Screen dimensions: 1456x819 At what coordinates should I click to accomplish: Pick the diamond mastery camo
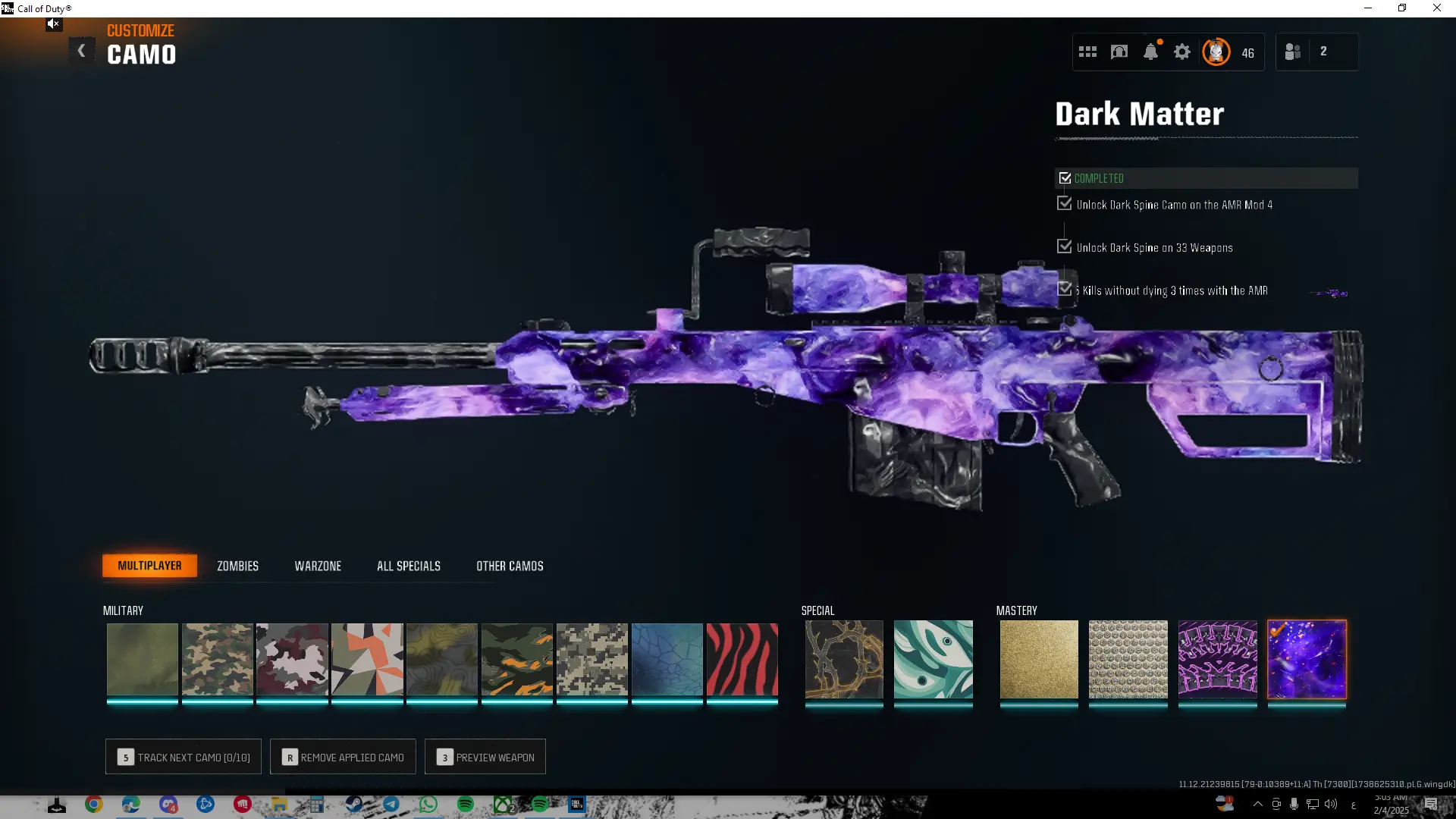(1128, 659)
